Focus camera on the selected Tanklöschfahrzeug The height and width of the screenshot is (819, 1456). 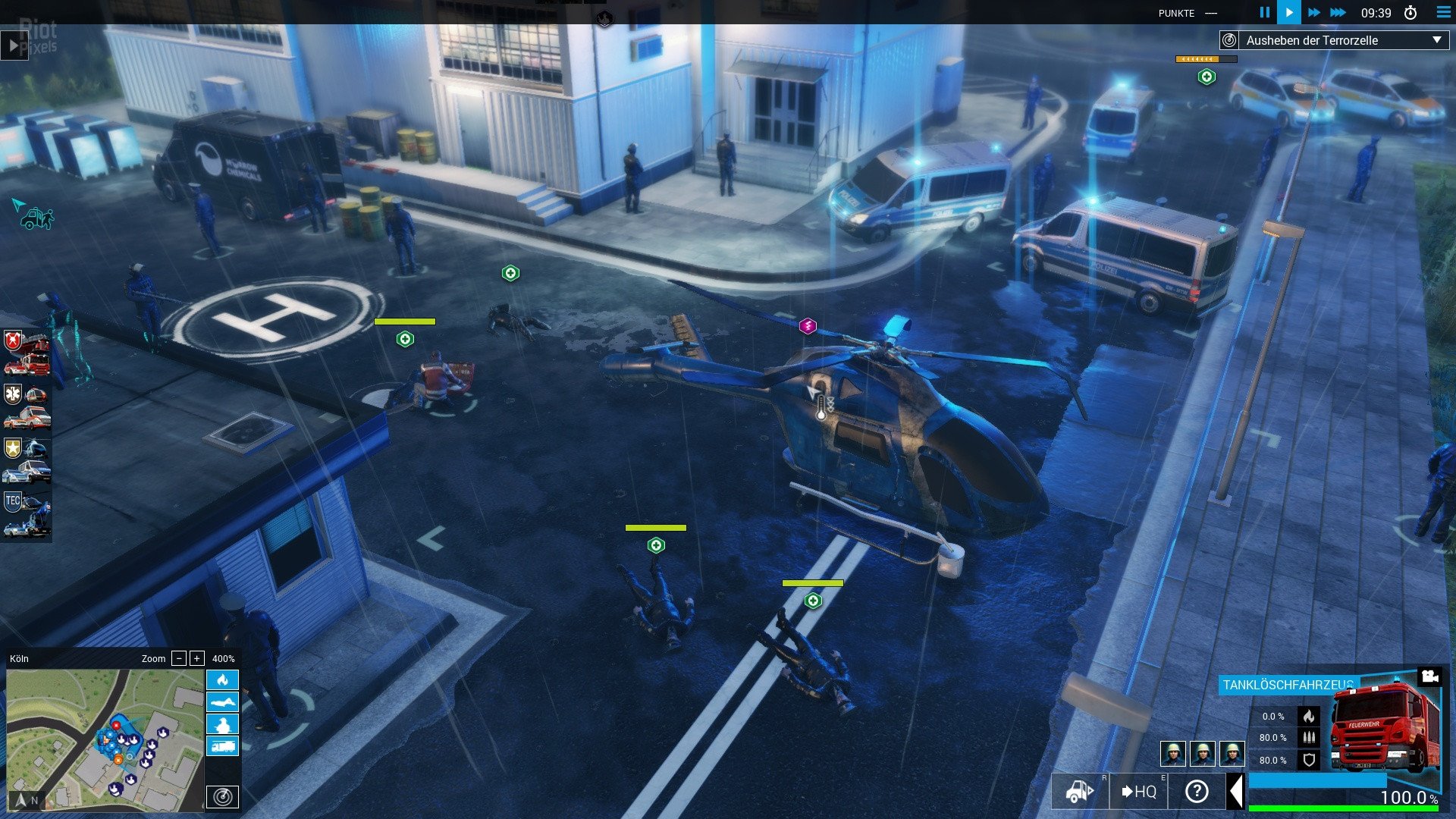(x=1429, y=676)
